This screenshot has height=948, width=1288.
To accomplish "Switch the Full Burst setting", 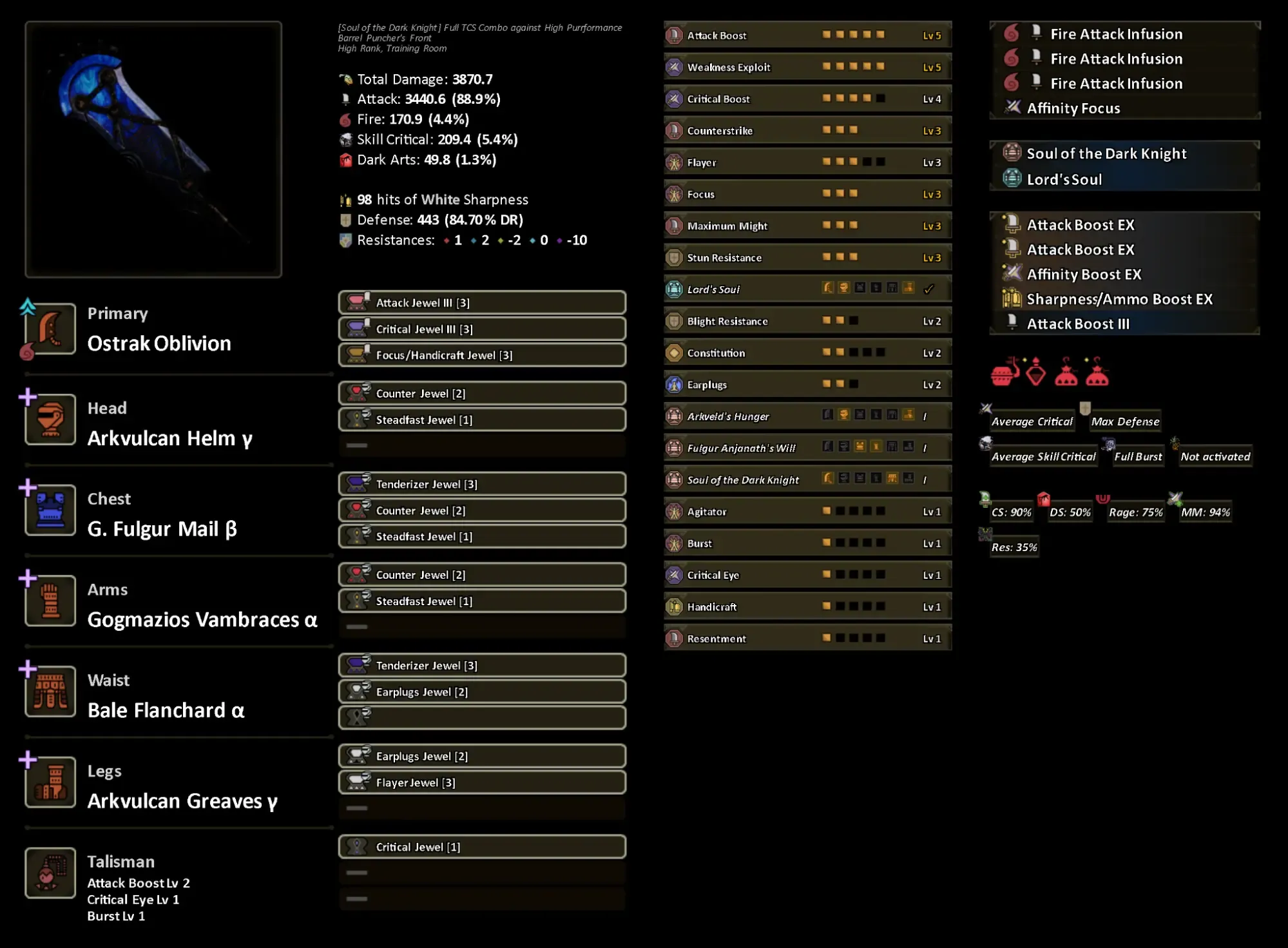I will 1138,457.
